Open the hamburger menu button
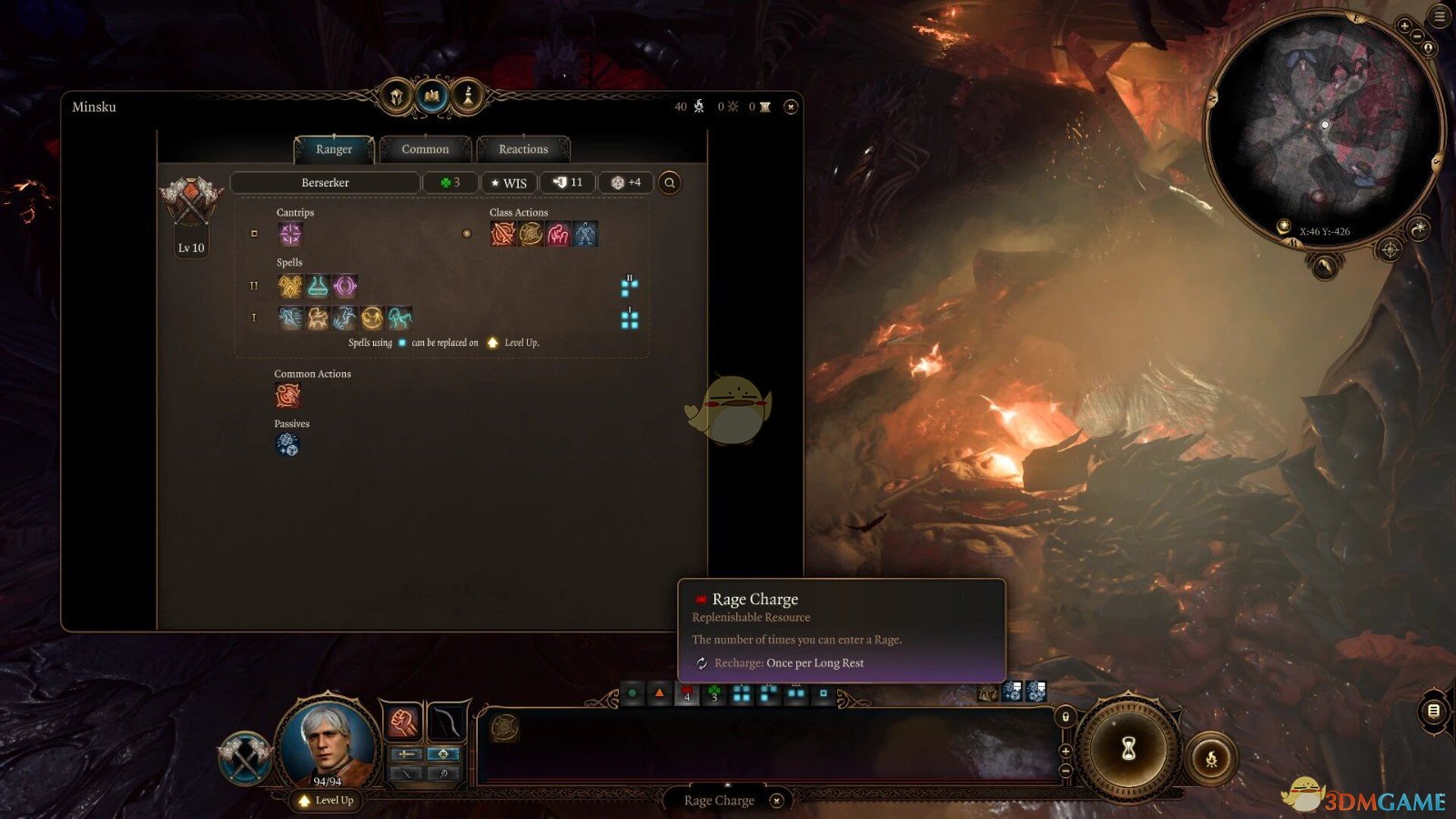 1441,15
